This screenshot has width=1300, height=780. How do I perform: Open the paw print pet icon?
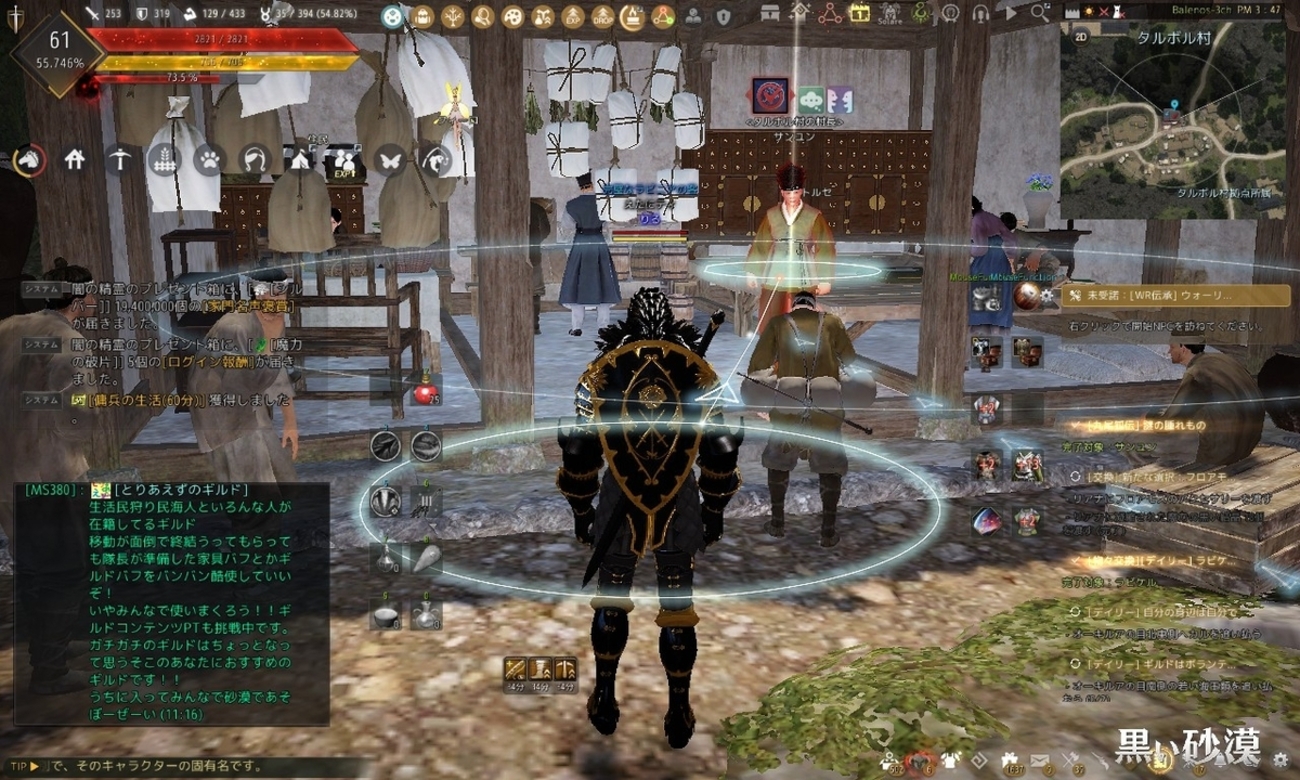click(208, 159)
